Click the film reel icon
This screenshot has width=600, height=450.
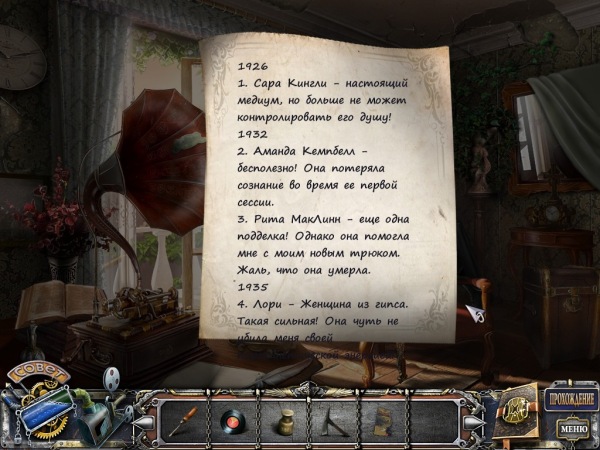[112, 377]
